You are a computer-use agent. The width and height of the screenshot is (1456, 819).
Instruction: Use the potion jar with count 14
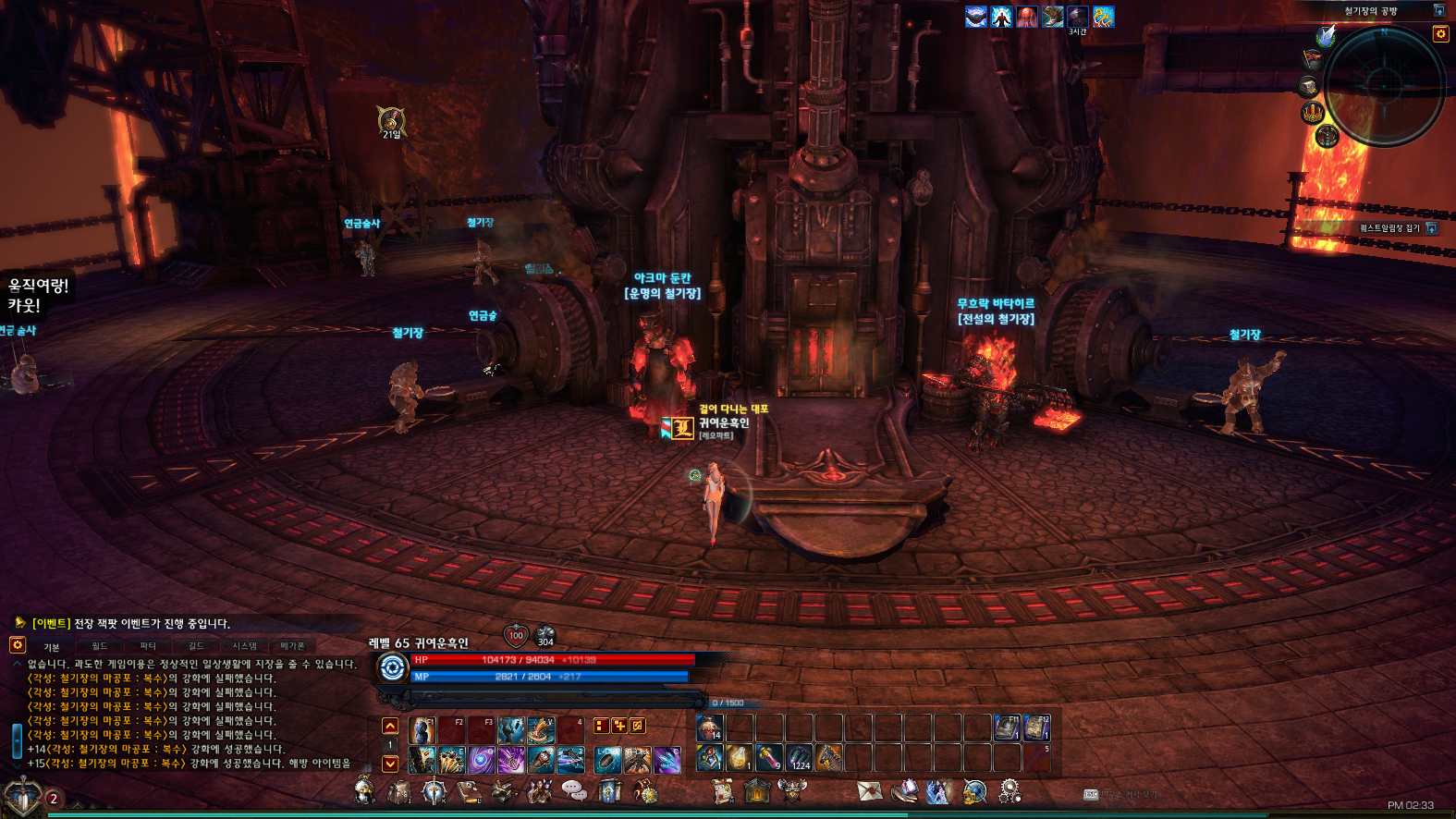[x=709, y=728]
